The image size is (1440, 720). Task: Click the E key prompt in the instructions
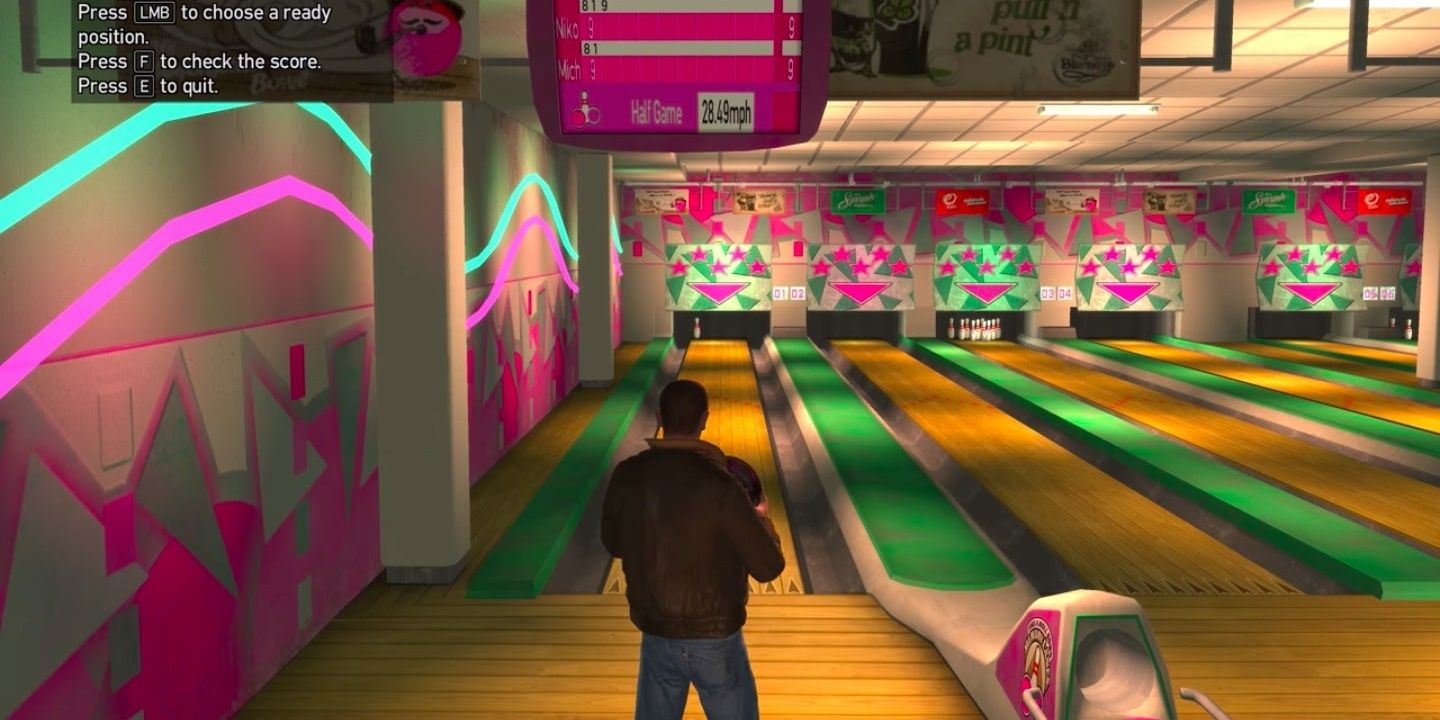click(x=146, y=87)
